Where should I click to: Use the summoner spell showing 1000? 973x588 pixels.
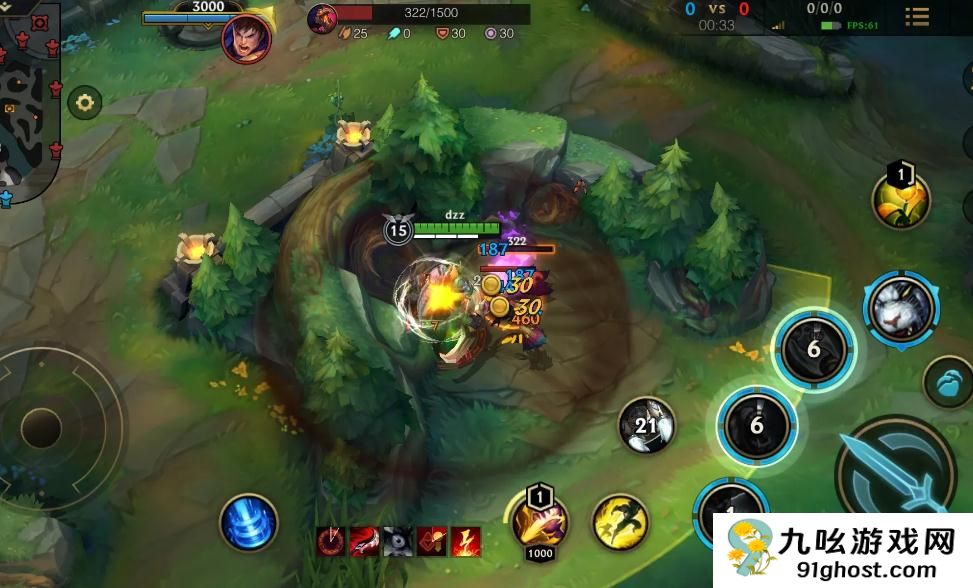click(540, 522)
